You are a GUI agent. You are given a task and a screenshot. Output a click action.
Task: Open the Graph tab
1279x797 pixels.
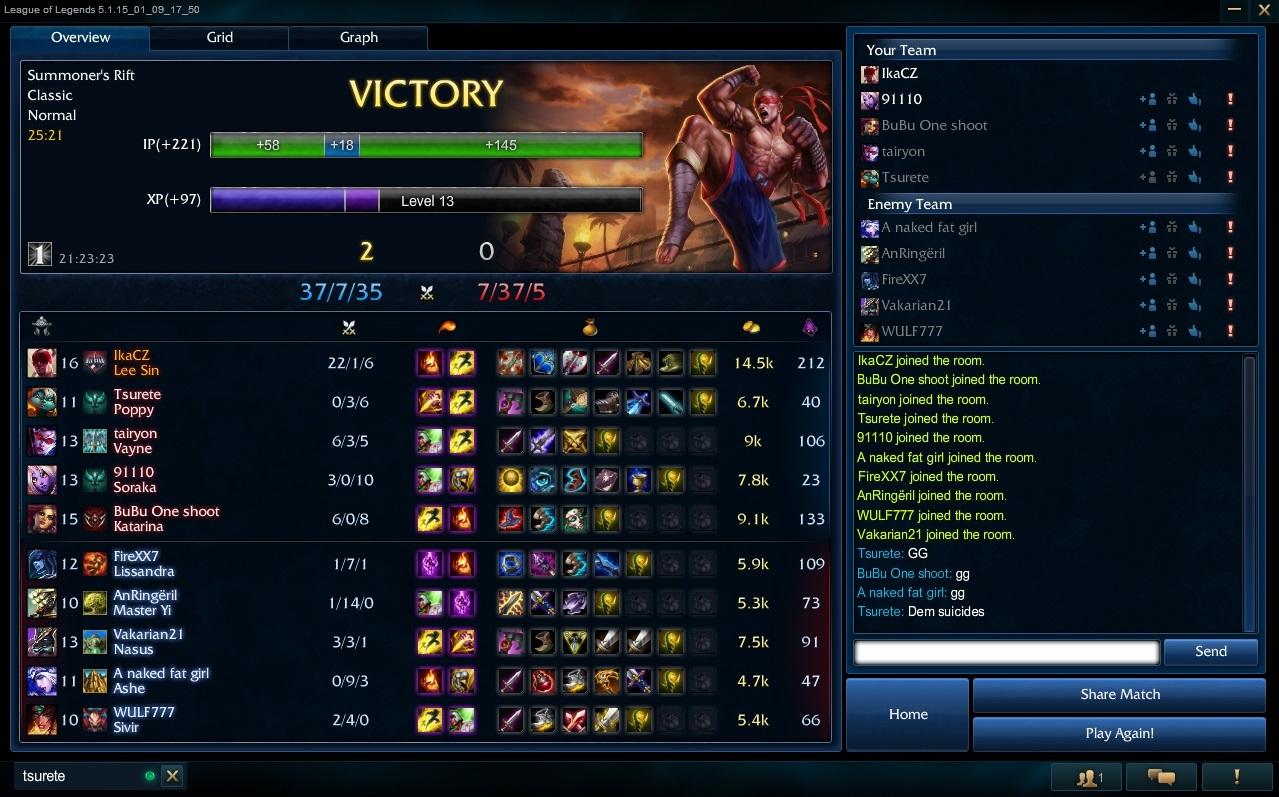coord(358,38)
